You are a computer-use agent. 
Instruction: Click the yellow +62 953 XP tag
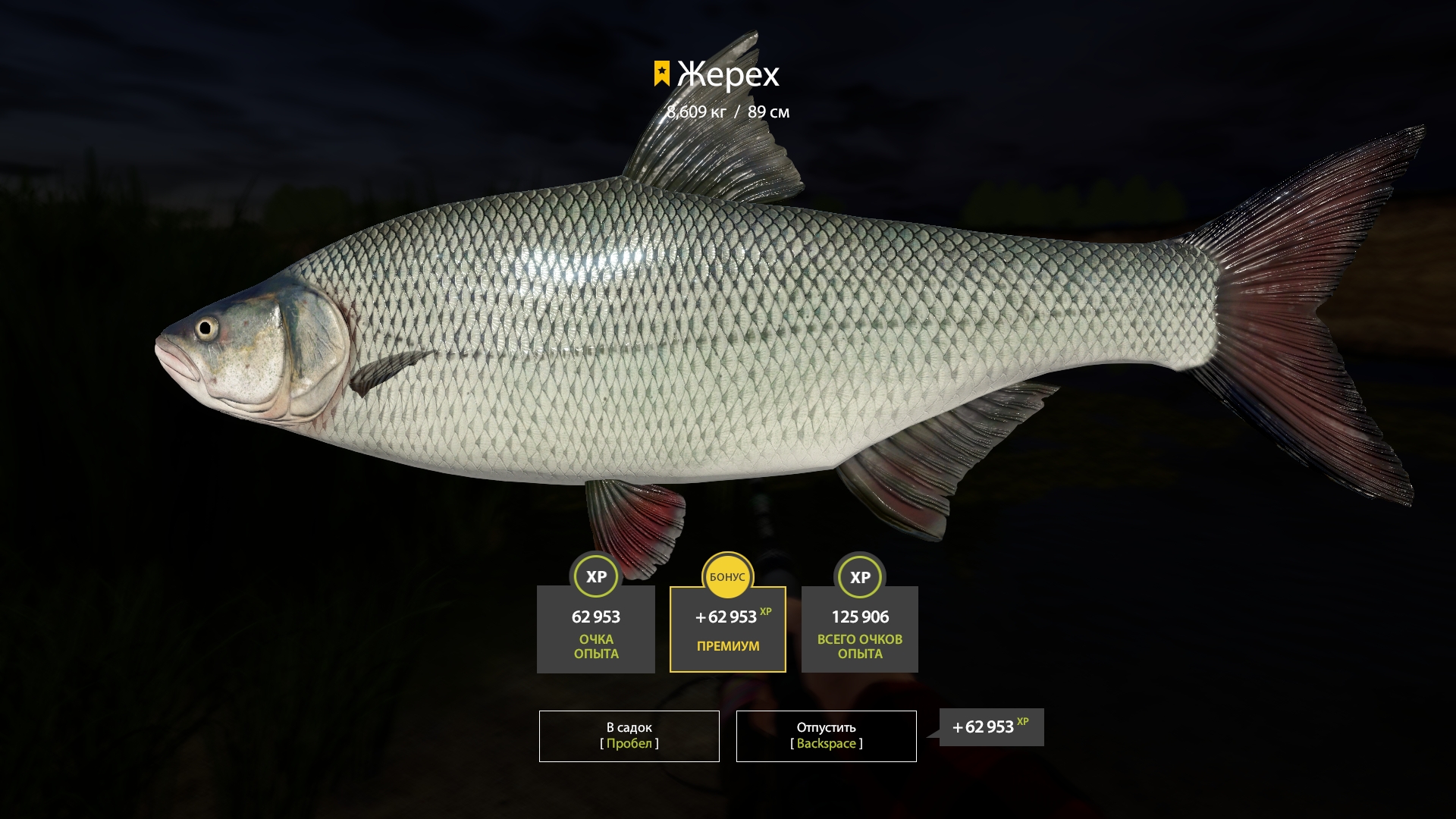[x=990, y=726]
